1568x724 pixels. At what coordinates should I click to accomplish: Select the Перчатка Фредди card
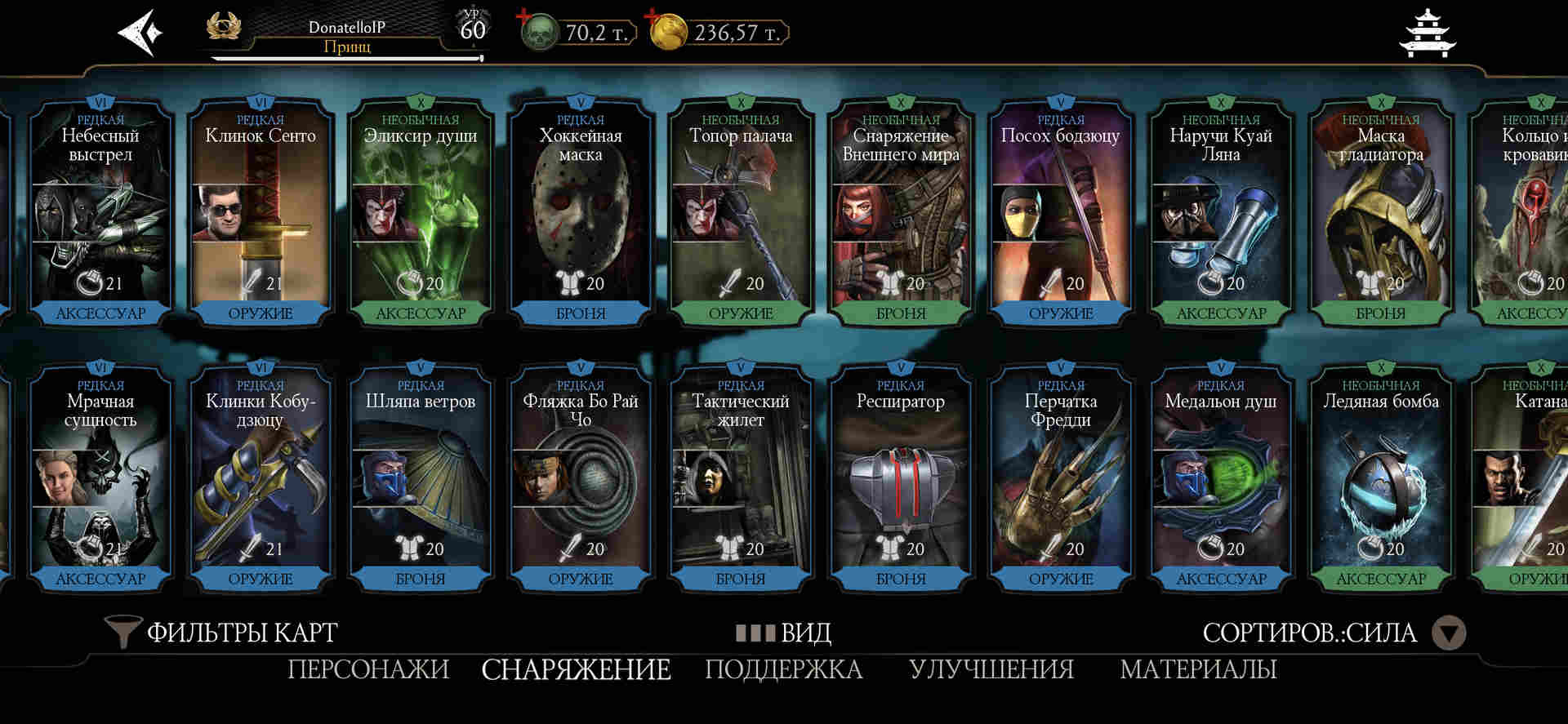1061,477
